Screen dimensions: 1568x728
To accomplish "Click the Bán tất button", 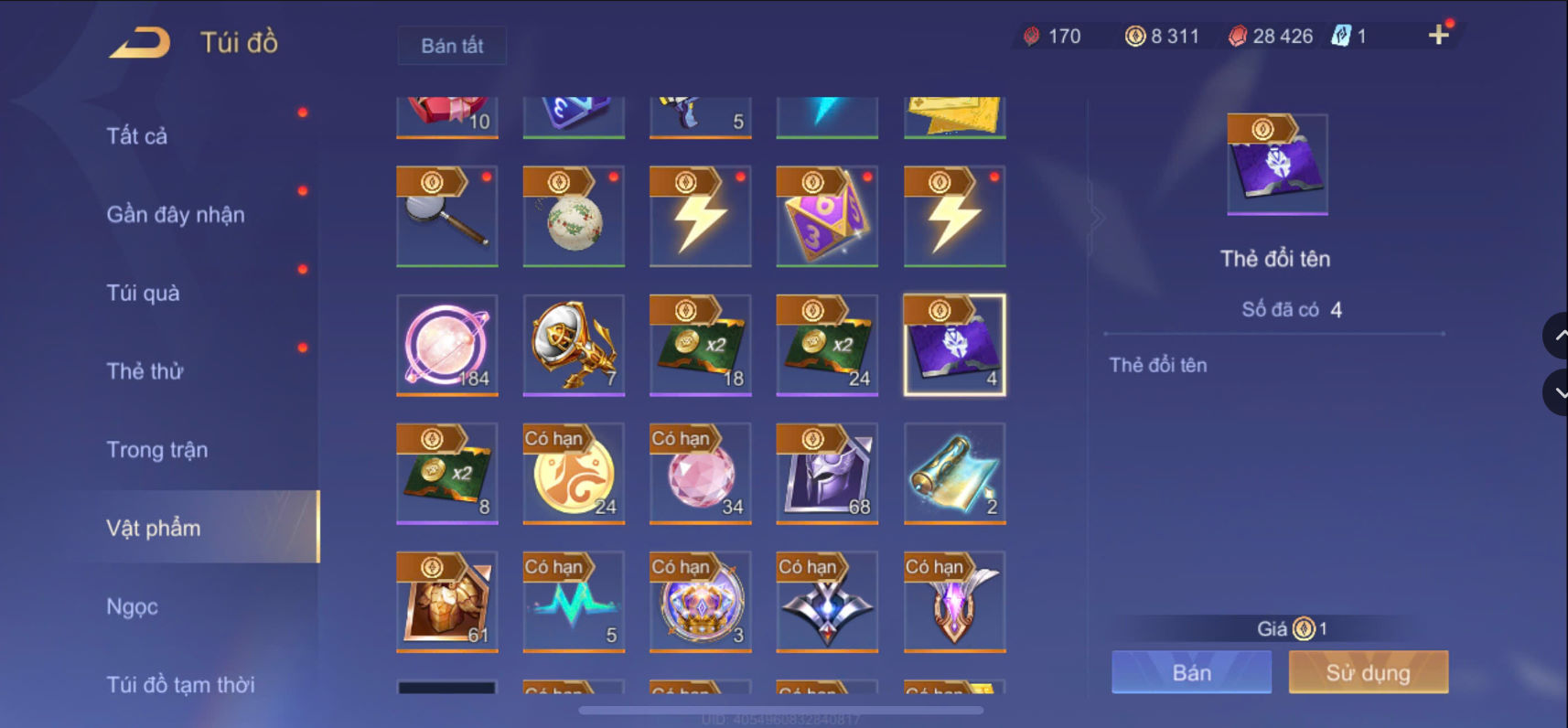I will coord(451,45).
